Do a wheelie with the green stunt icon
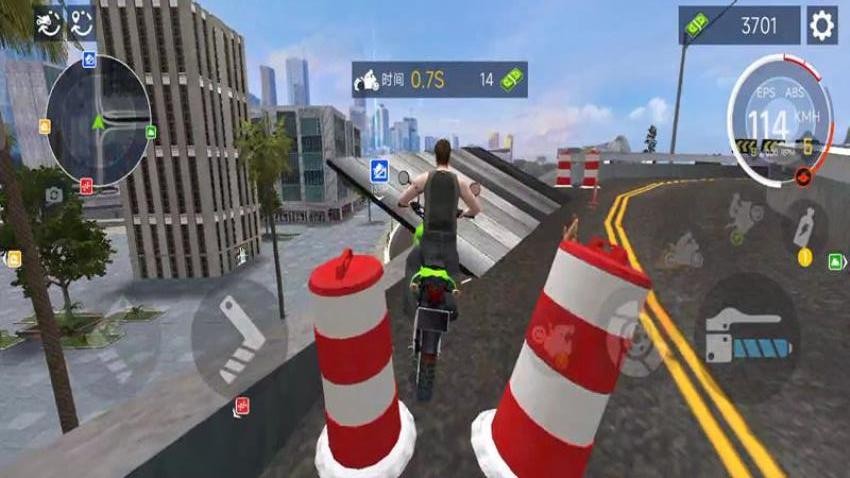The image size is (850, 478). 740,215
